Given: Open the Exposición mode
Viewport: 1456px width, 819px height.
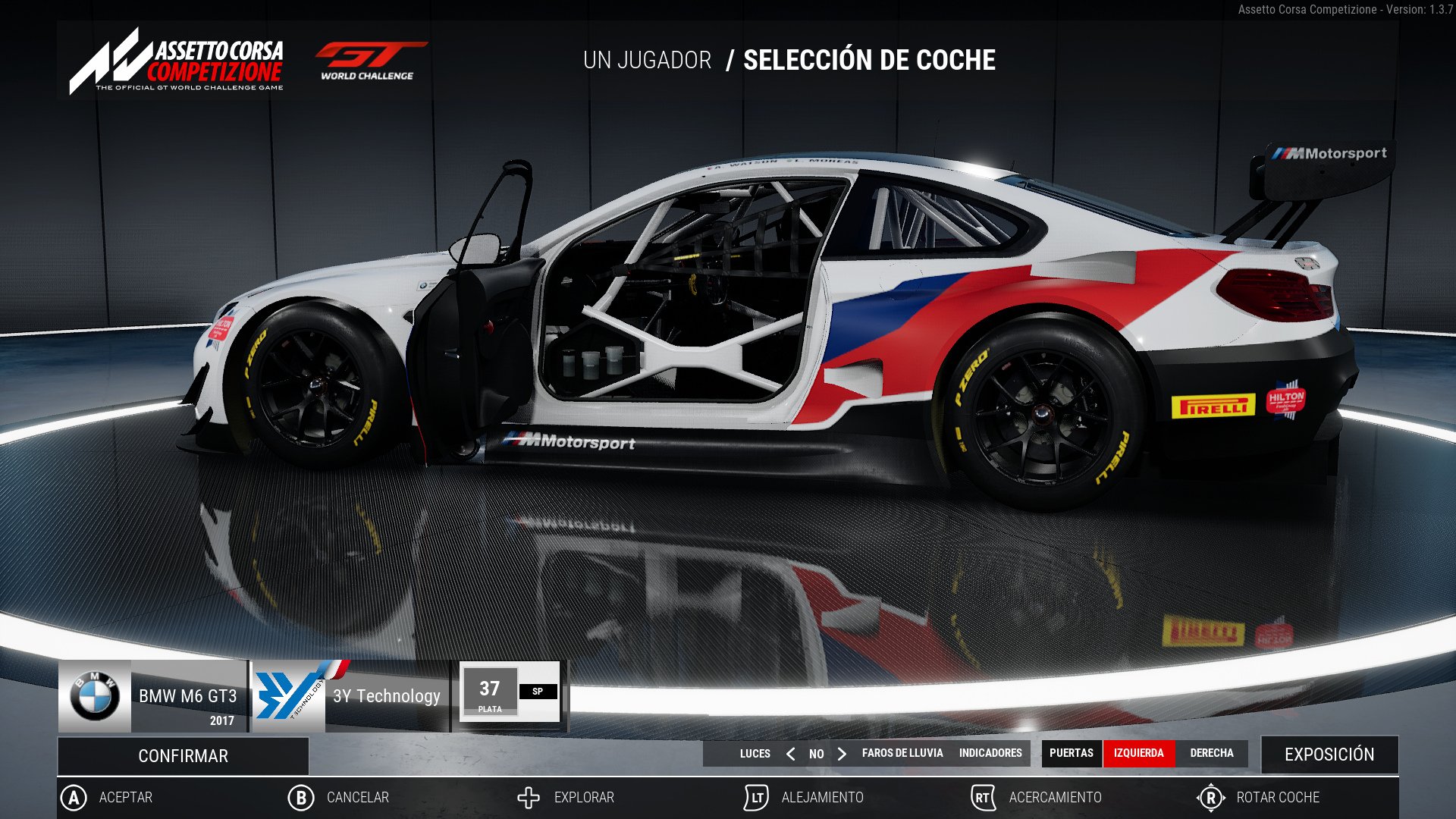Looking at the screenshot, I should (1329, 755).
